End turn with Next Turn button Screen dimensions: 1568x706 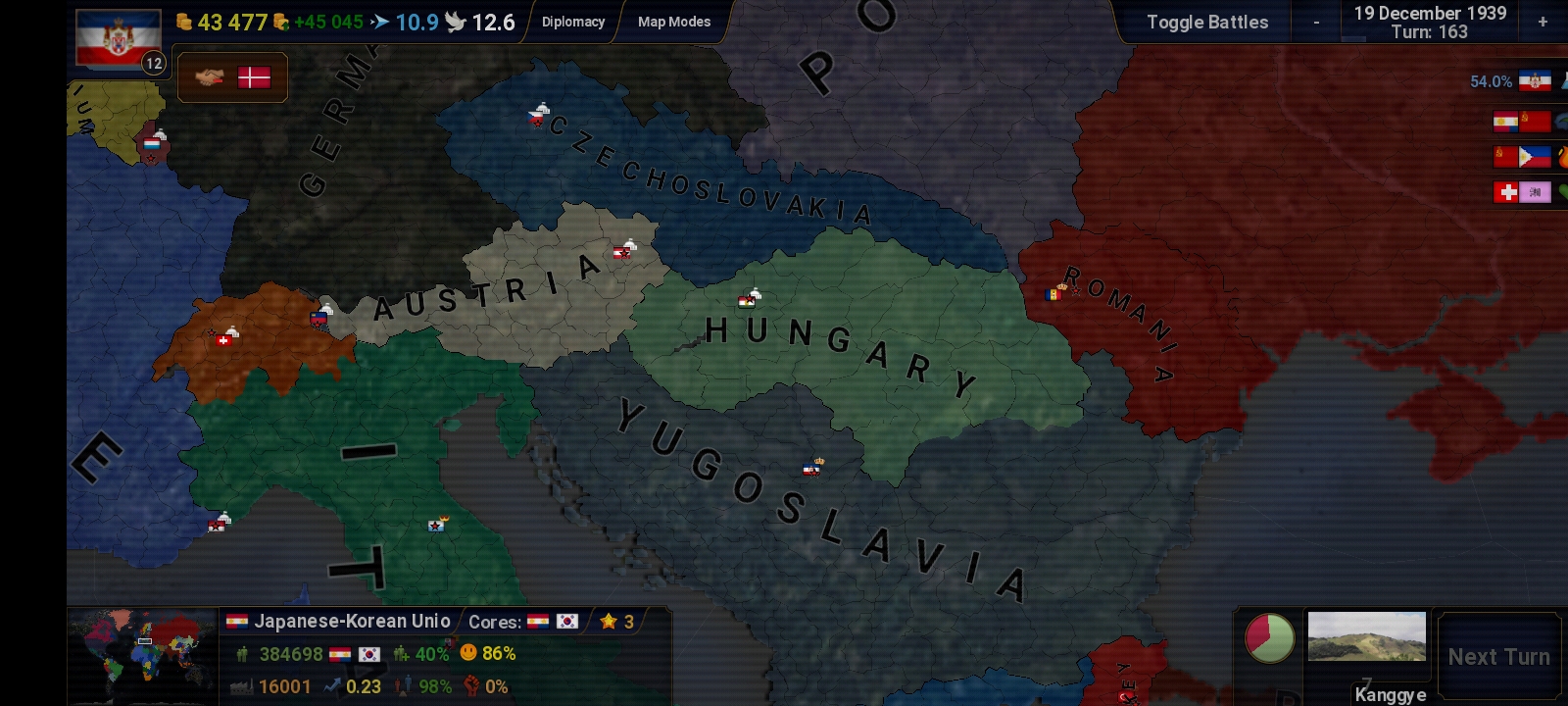coord(1498,657)
